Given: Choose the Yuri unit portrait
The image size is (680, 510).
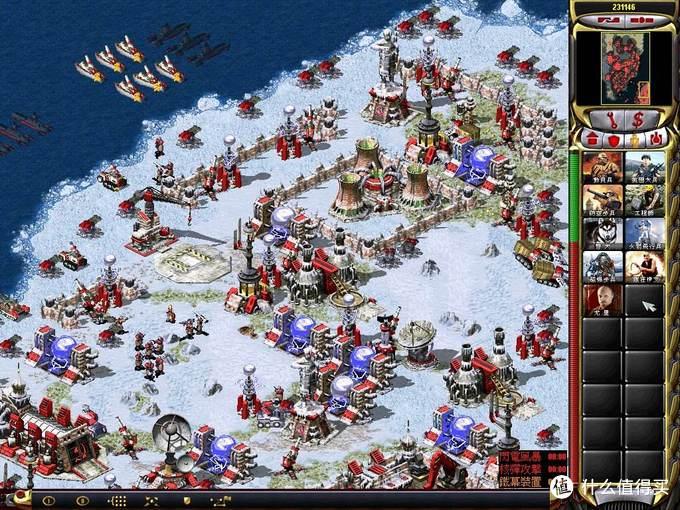Looking at the screenshot, I should [x=602, y=298].
